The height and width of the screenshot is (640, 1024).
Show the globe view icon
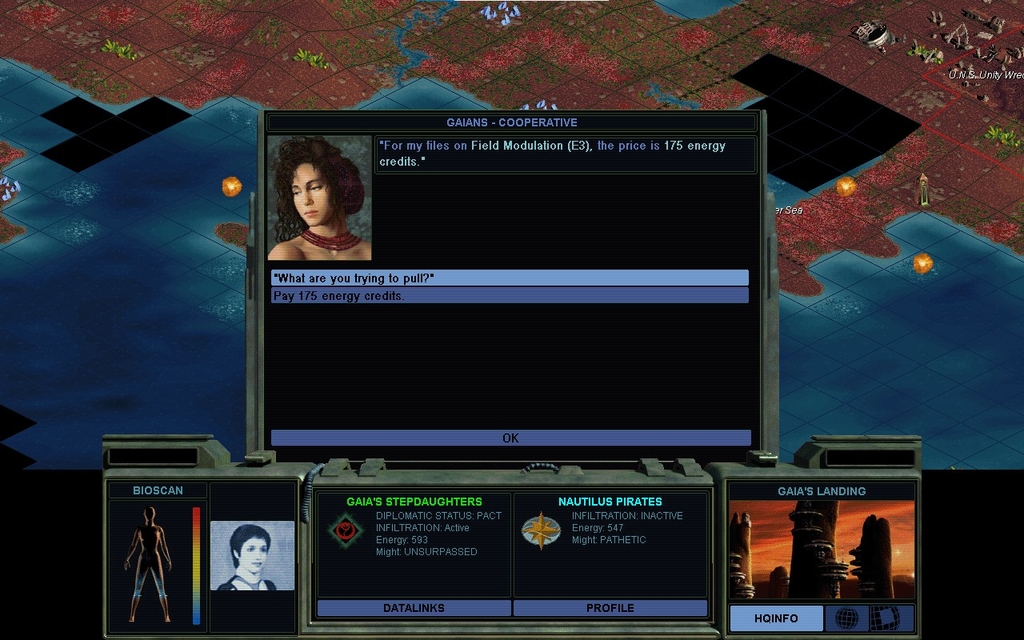pos(846,619)
